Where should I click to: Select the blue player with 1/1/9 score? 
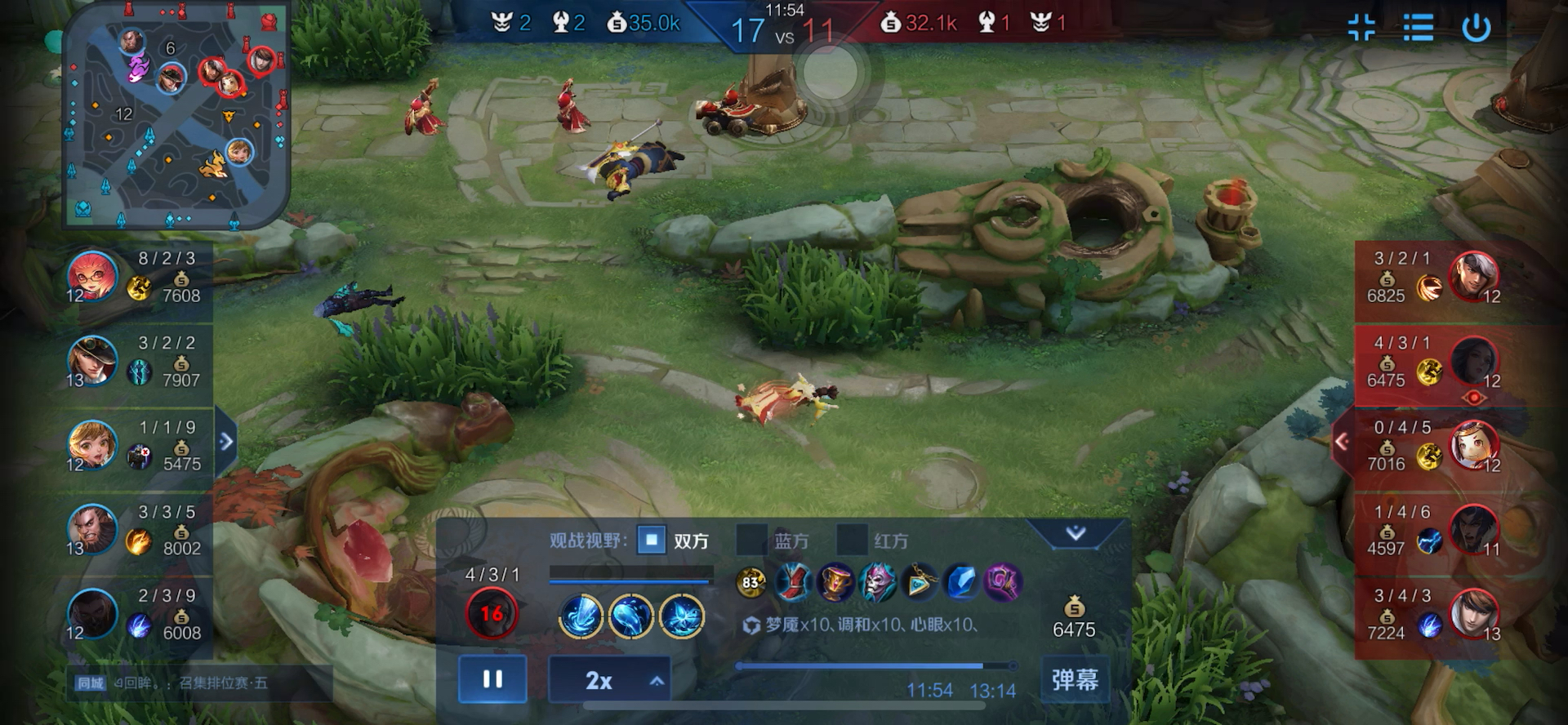(92, 446)
